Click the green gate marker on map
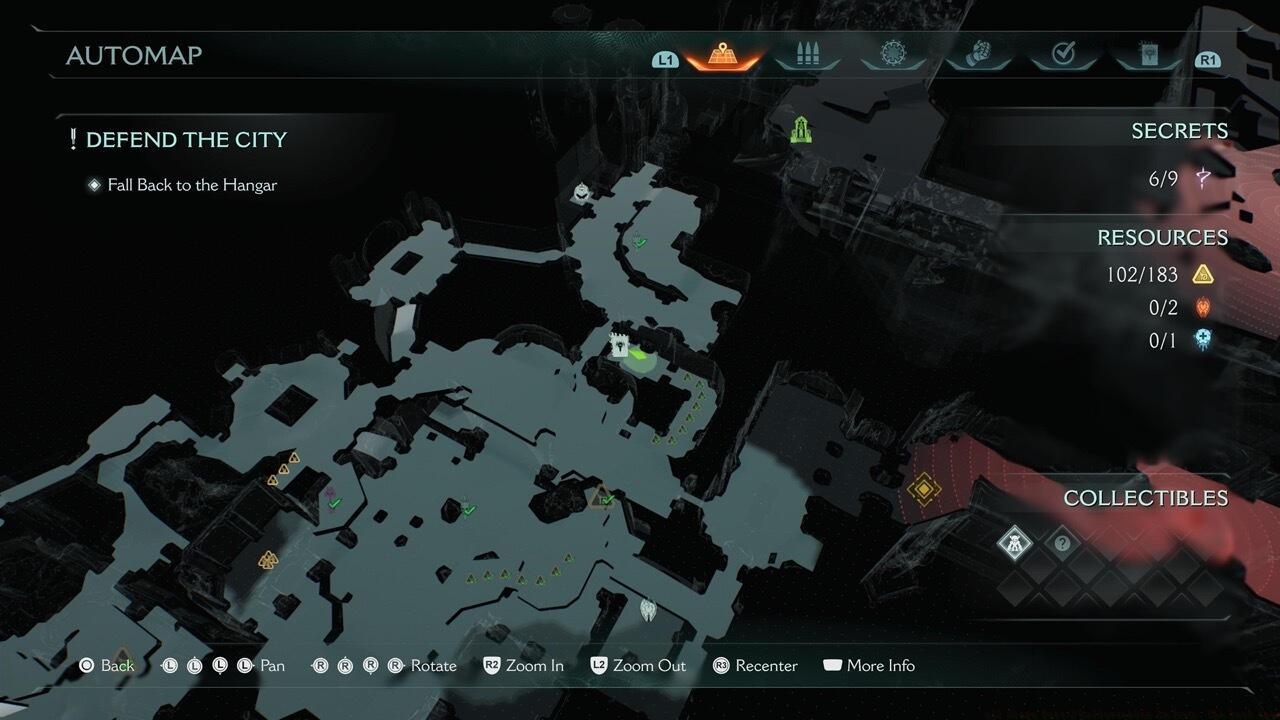The width and height of the screenshot is (1280, 720). pos(800,129)
